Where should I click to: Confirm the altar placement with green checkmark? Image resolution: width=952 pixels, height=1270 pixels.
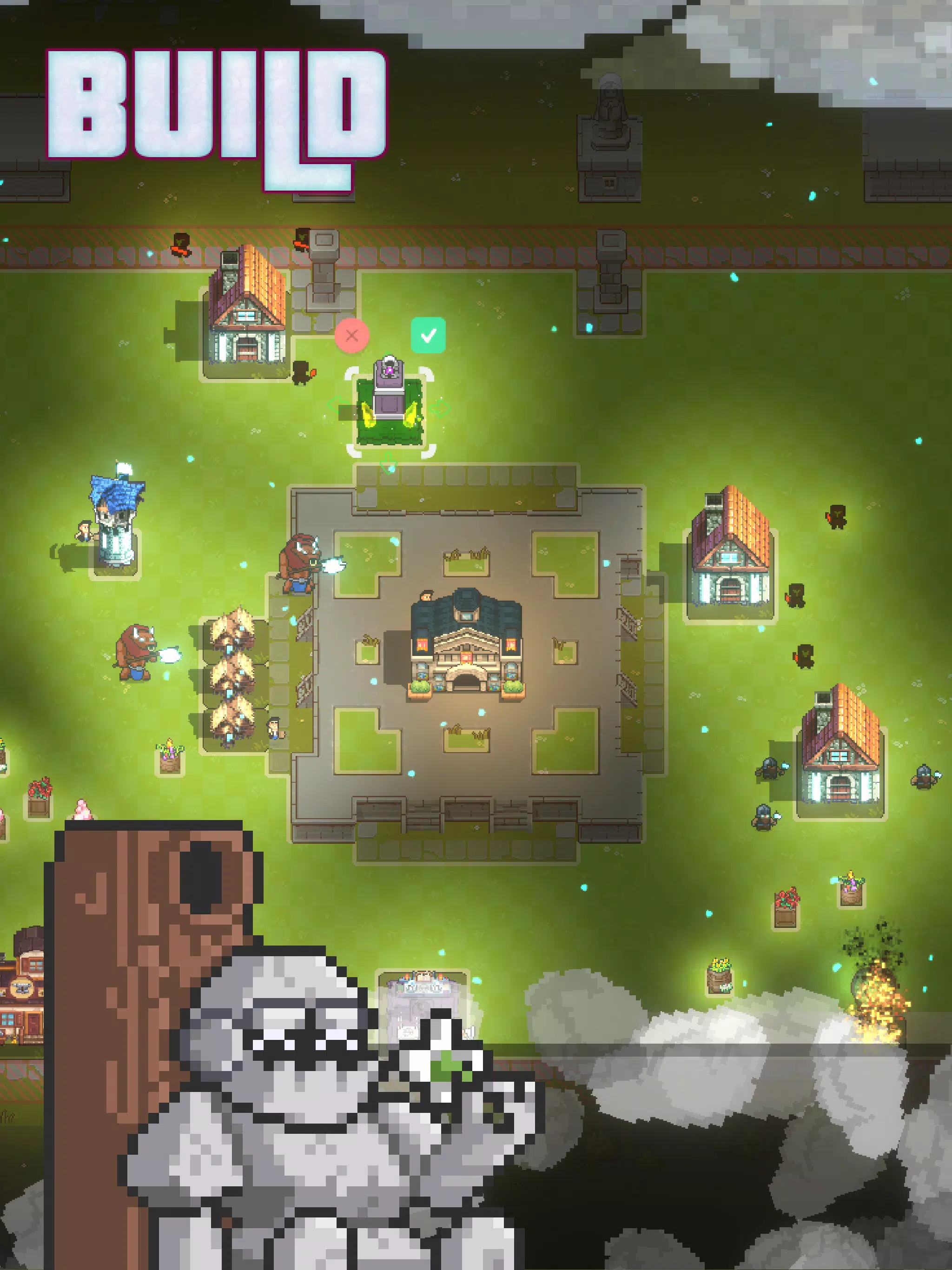[x=428, y=335]
